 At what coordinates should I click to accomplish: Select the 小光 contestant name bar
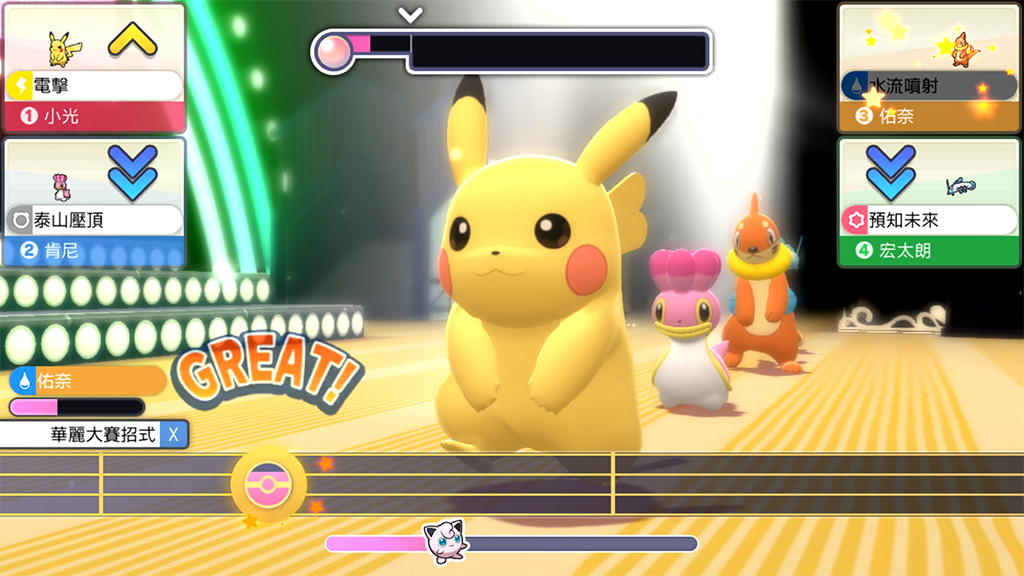pyautogui.click(x=95, y=117)
